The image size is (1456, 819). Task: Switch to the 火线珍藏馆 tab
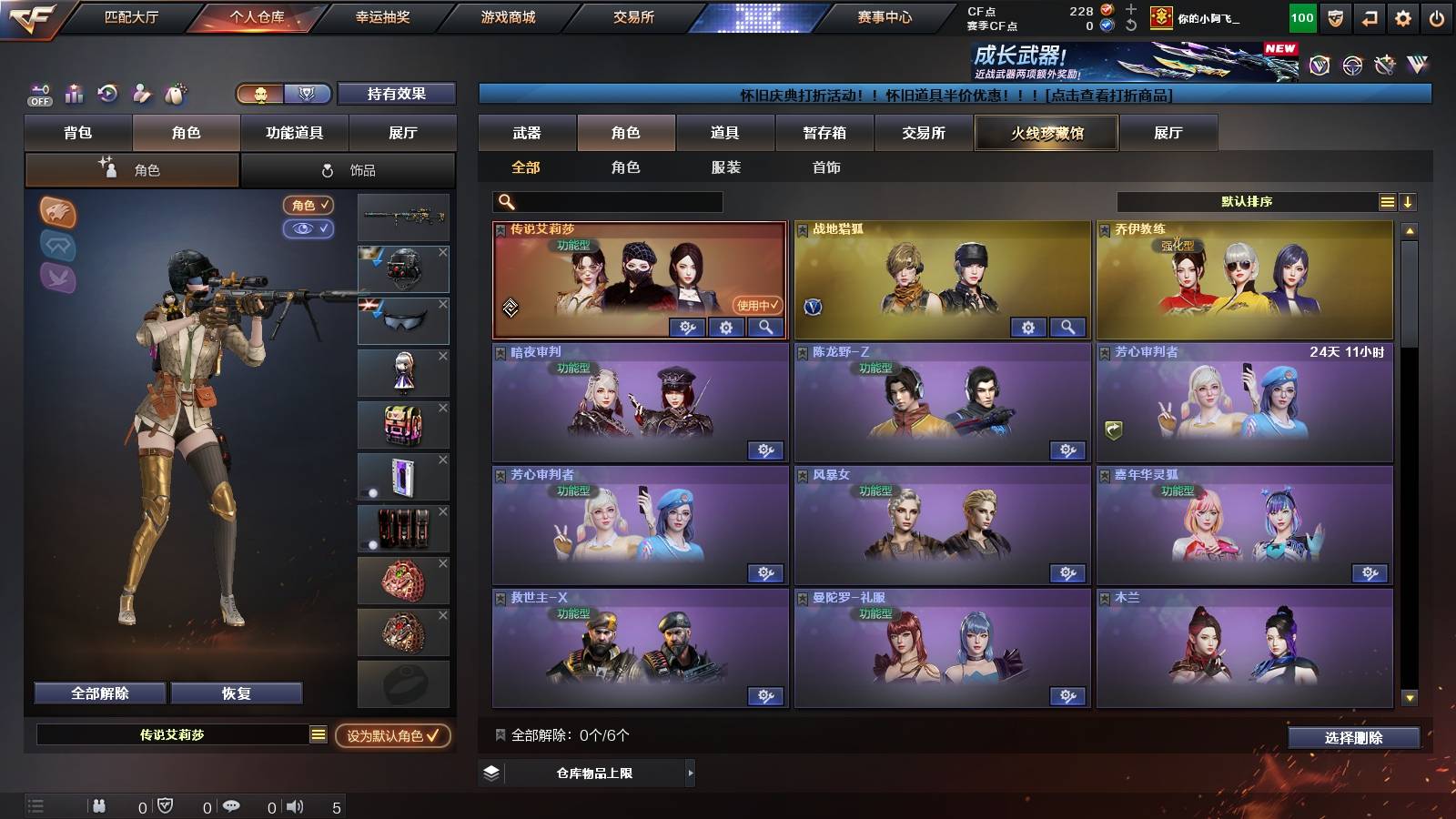[x=1046, y=133]
